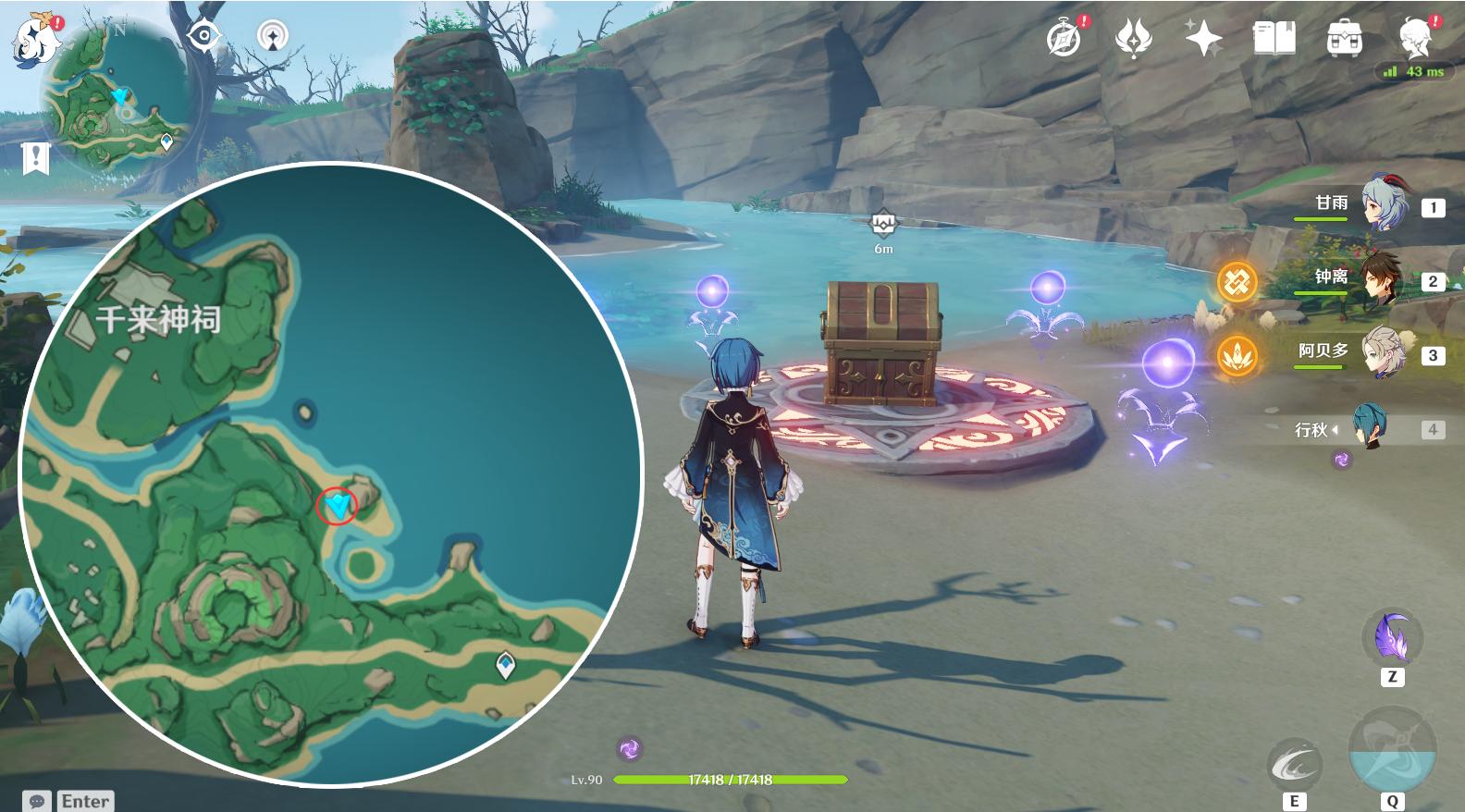Open the chat box at bottom left
Screen dimensions: 1465x812
69,800
